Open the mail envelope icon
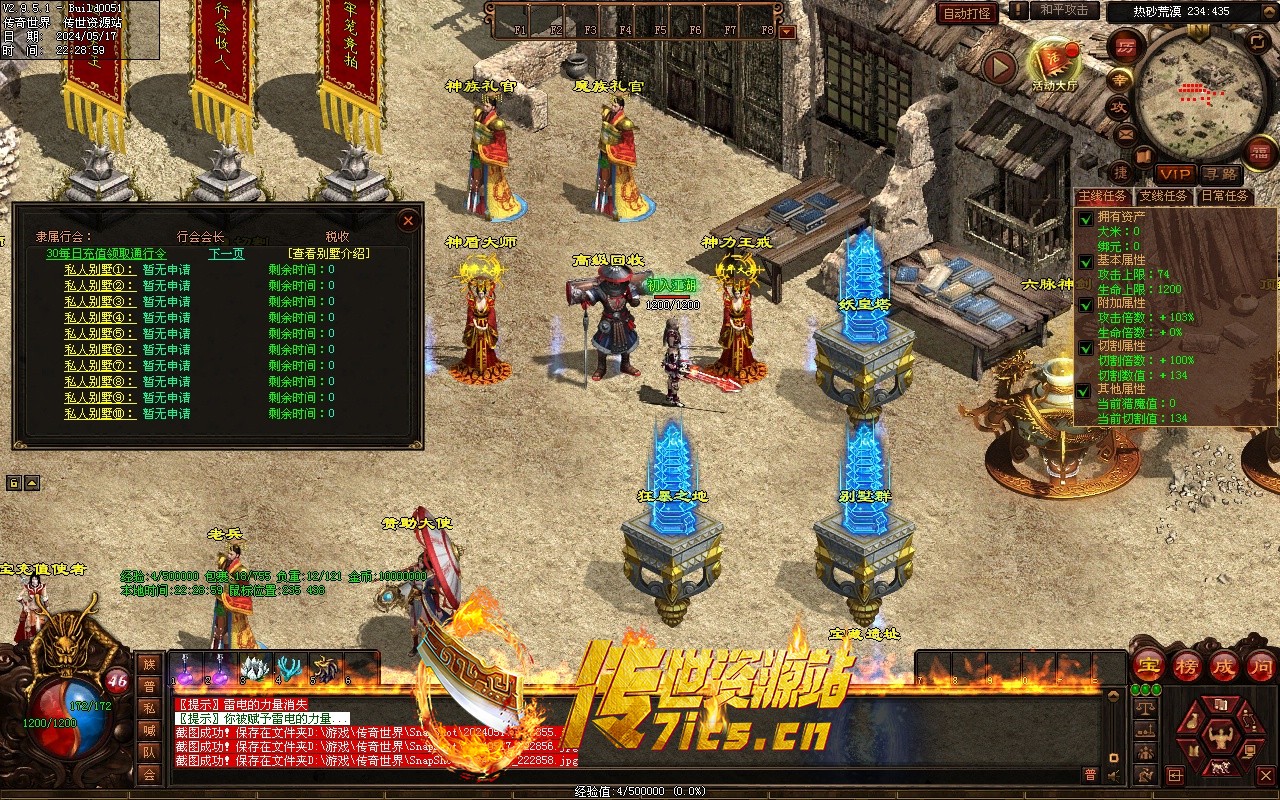Viewport: 1280px width, 800px height. (x=1125, y=133)
